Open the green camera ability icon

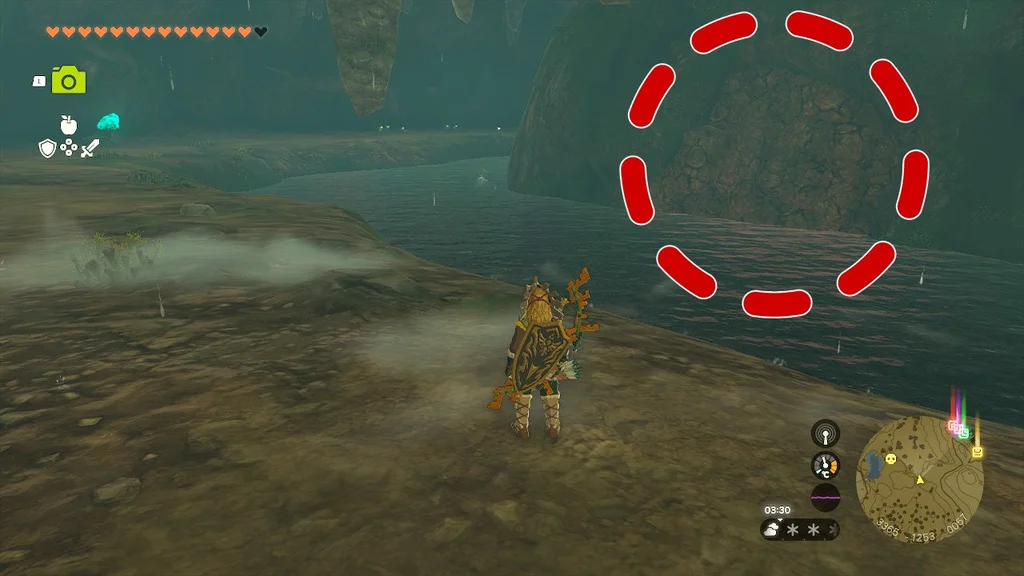coord(69,80)
